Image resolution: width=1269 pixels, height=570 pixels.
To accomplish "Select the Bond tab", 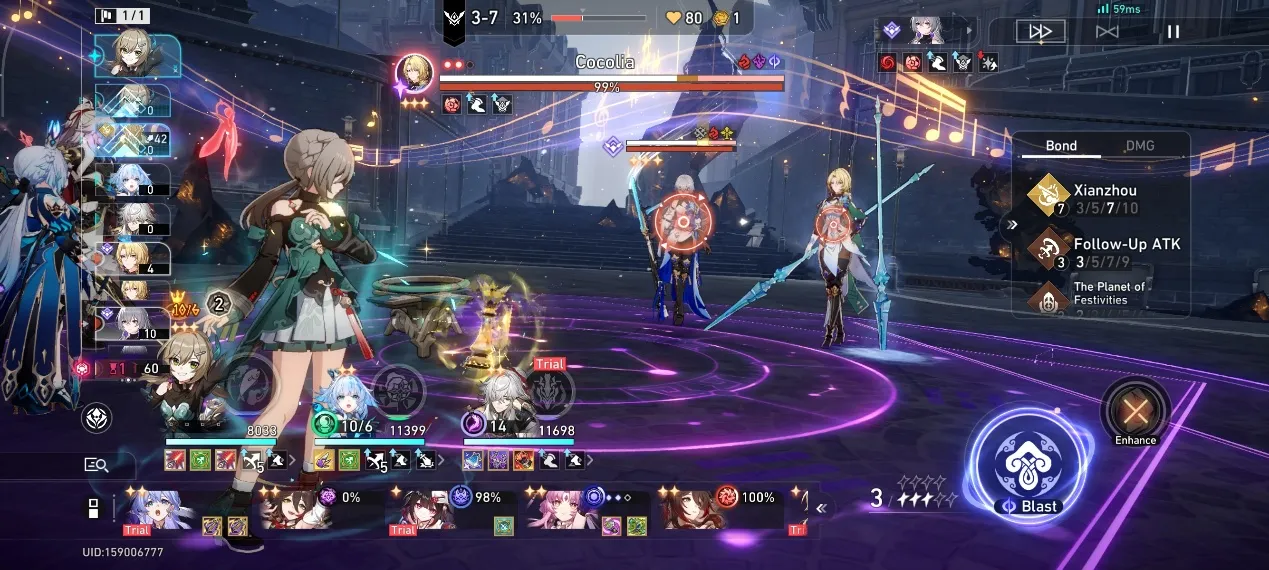I will pos(1061,146).
